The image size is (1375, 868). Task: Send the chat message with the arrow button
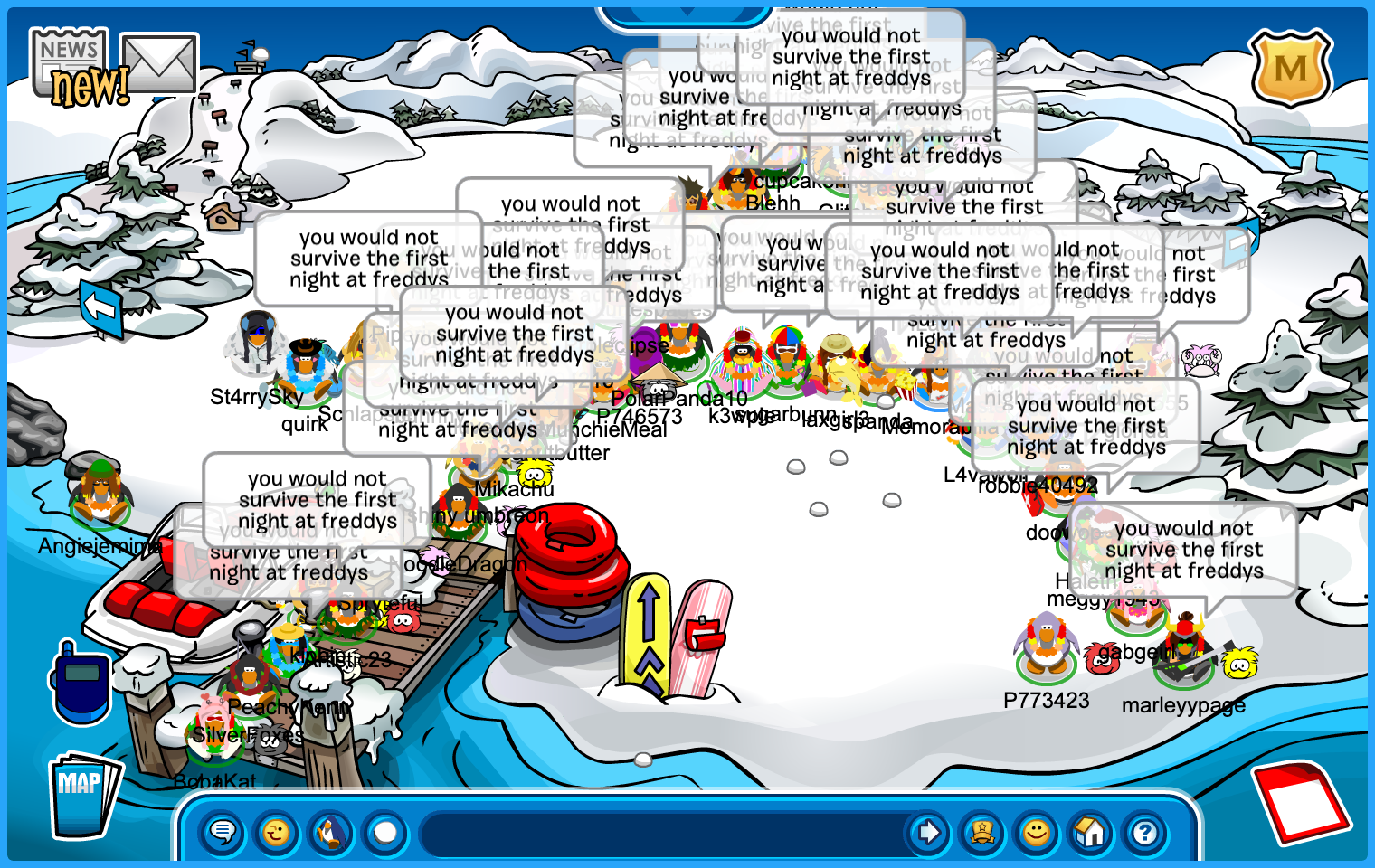pos(928,832)
